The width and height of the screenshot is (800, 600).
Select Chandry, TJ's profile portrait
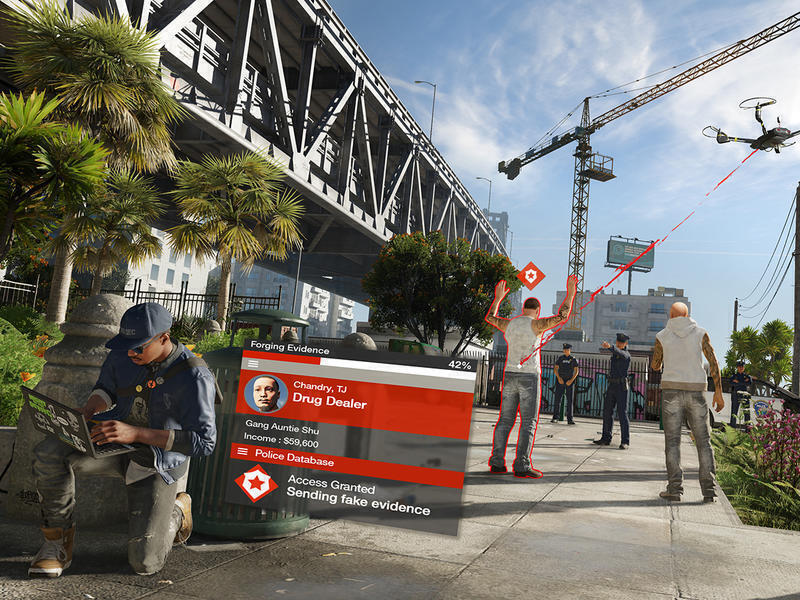(265, 393)
